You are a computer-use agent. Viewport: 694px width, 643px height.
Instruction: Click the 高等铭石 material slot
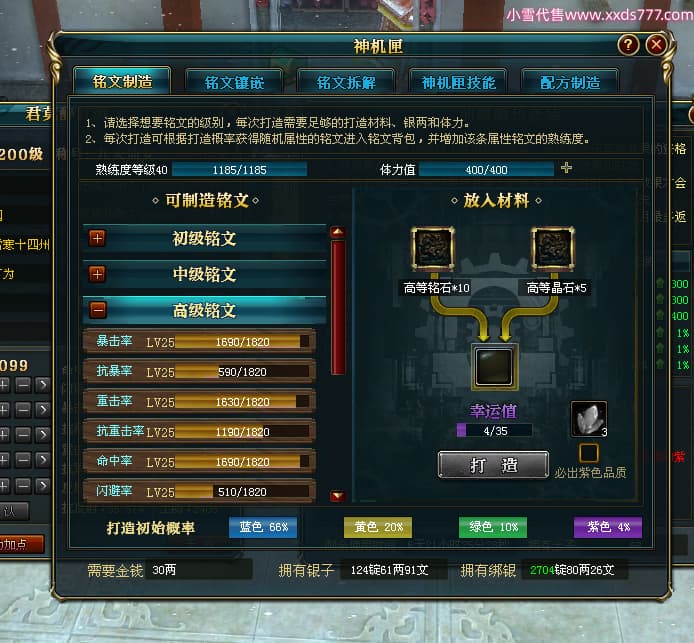pyautogui.click(x=436, y=249)
